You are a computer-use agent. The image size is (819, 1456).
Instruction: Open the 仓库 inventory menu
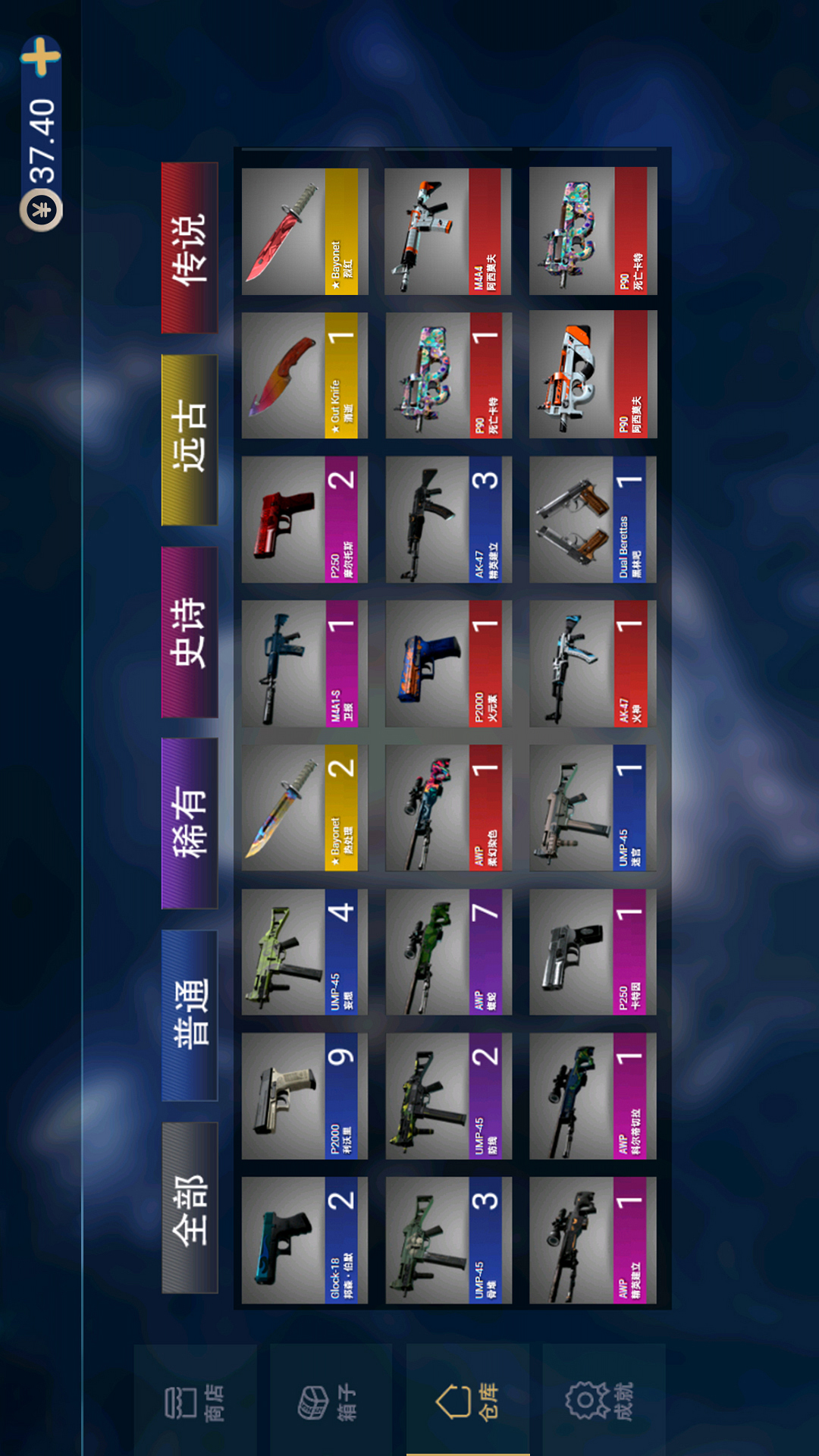467,1401
